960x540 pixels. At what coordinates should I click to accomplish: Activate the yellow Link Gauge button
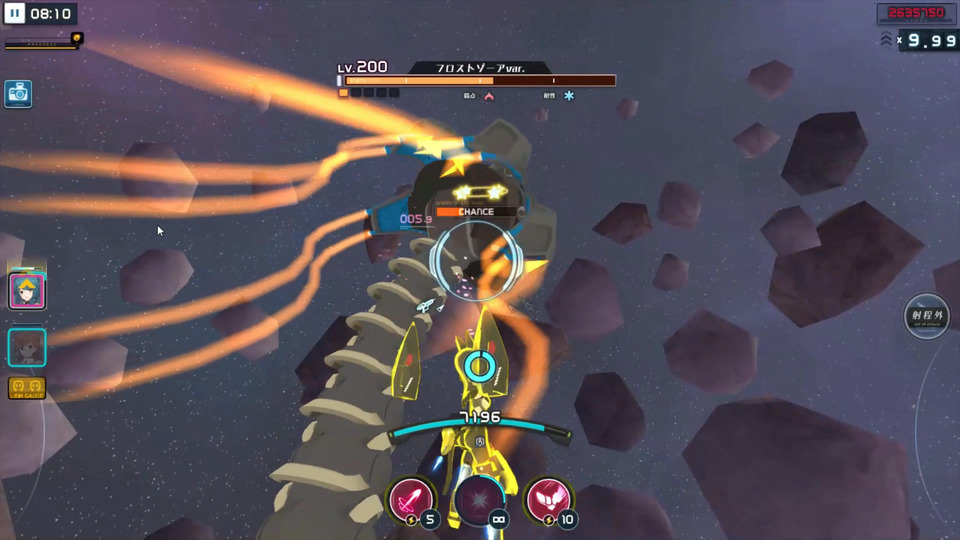(27, 388)
